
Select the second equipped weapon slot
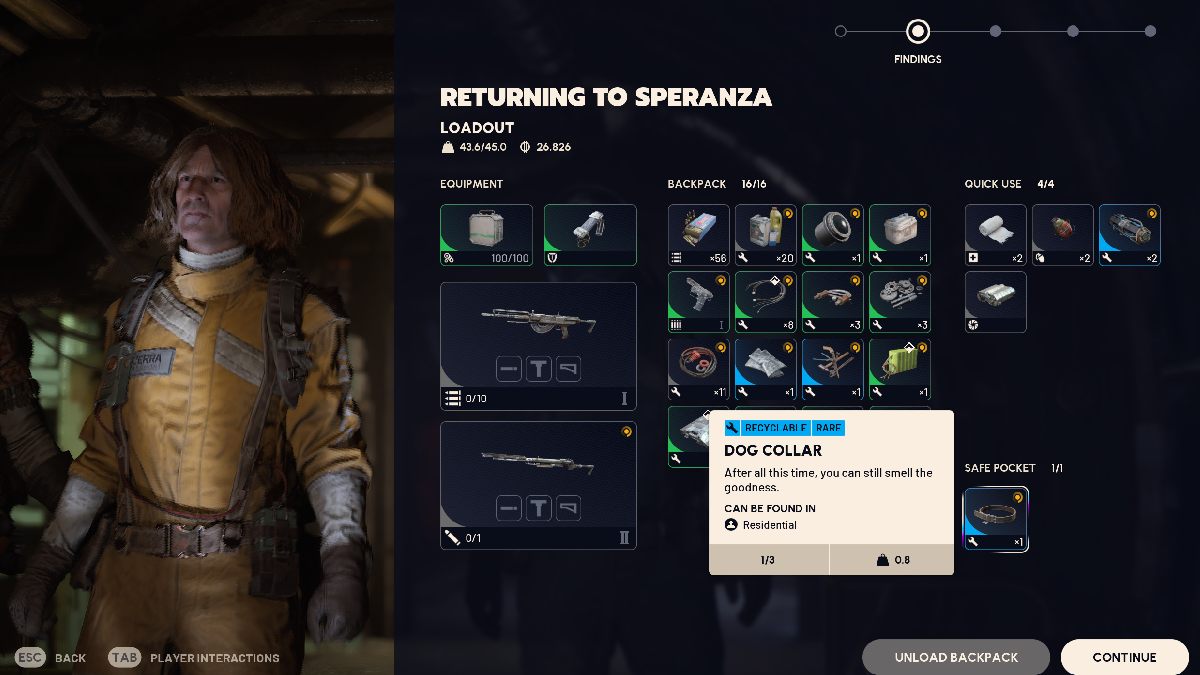coord(538,485)
